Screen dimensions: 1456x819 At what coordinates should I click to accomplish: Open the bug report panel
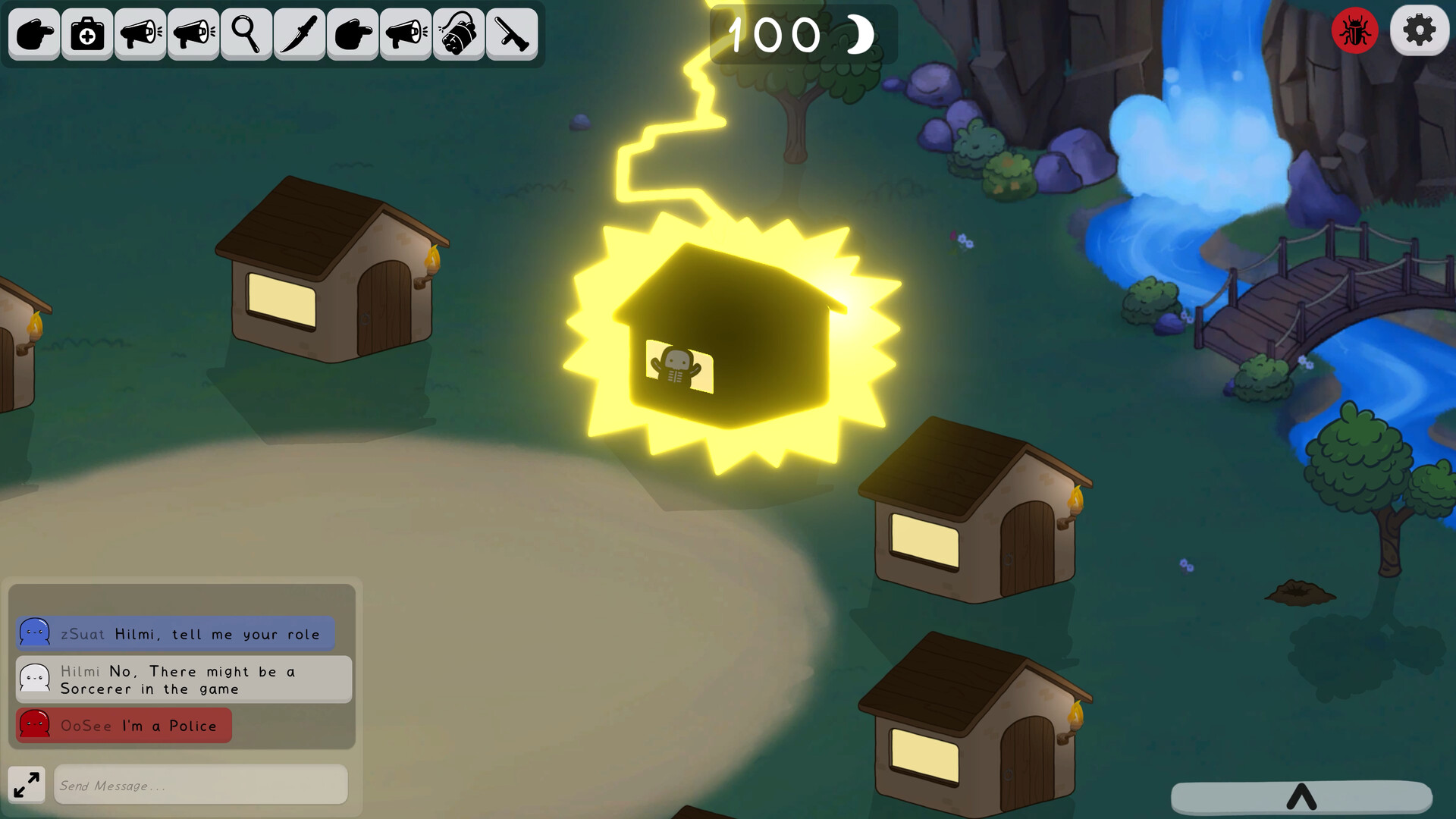coord(1354,30)
